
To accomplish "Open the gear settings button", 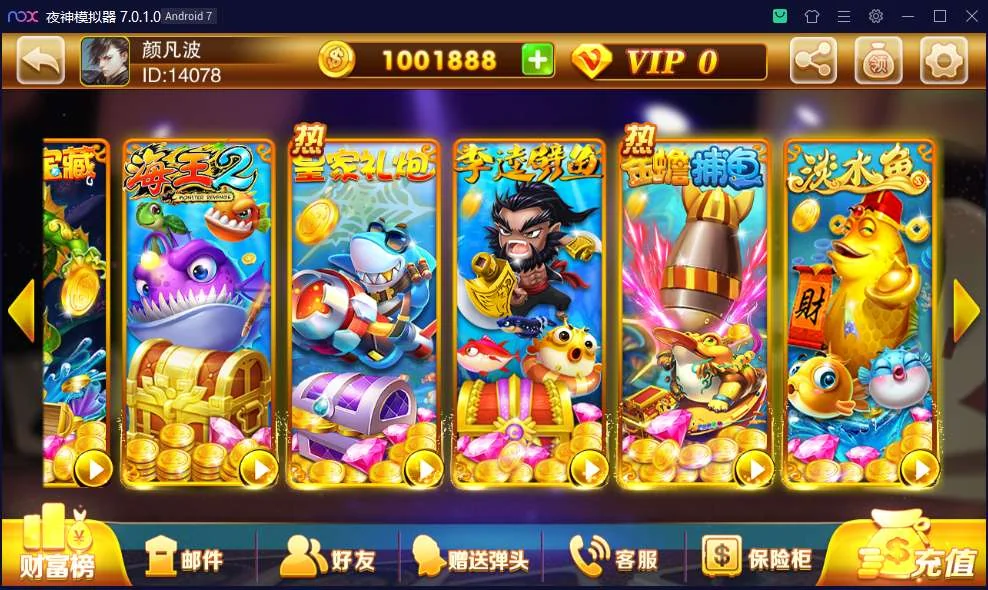I will 943,61.
